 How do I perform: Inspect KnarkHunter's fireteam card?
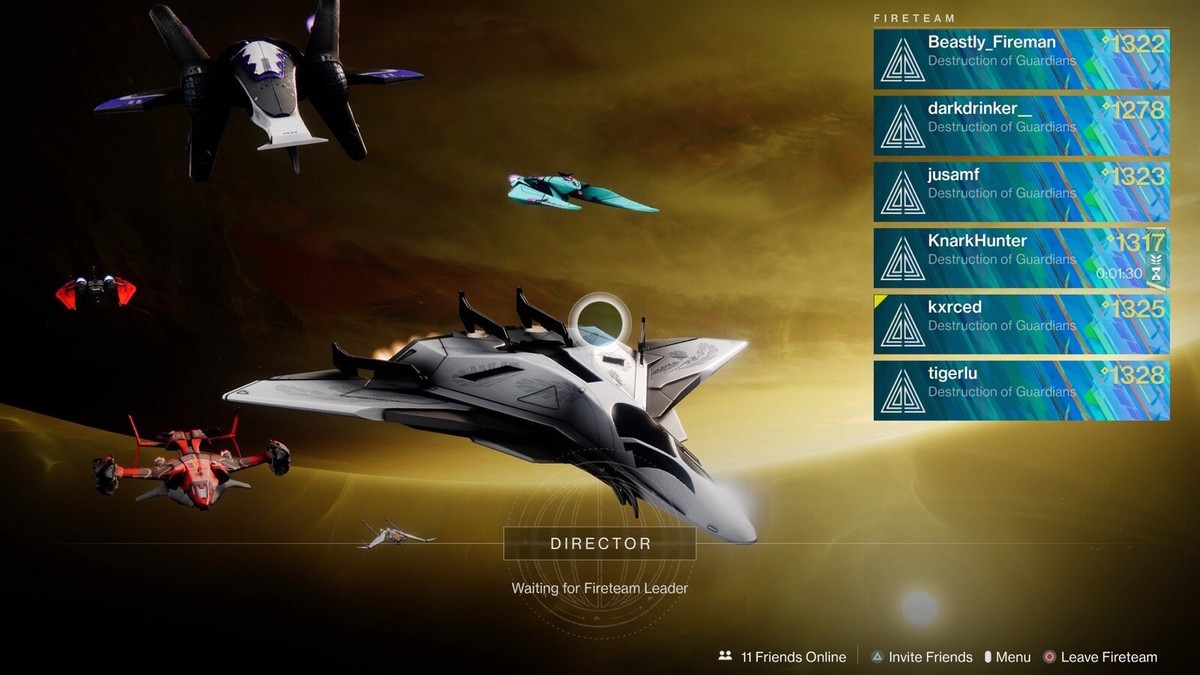pyautogui.click(x=1020, y=258)
